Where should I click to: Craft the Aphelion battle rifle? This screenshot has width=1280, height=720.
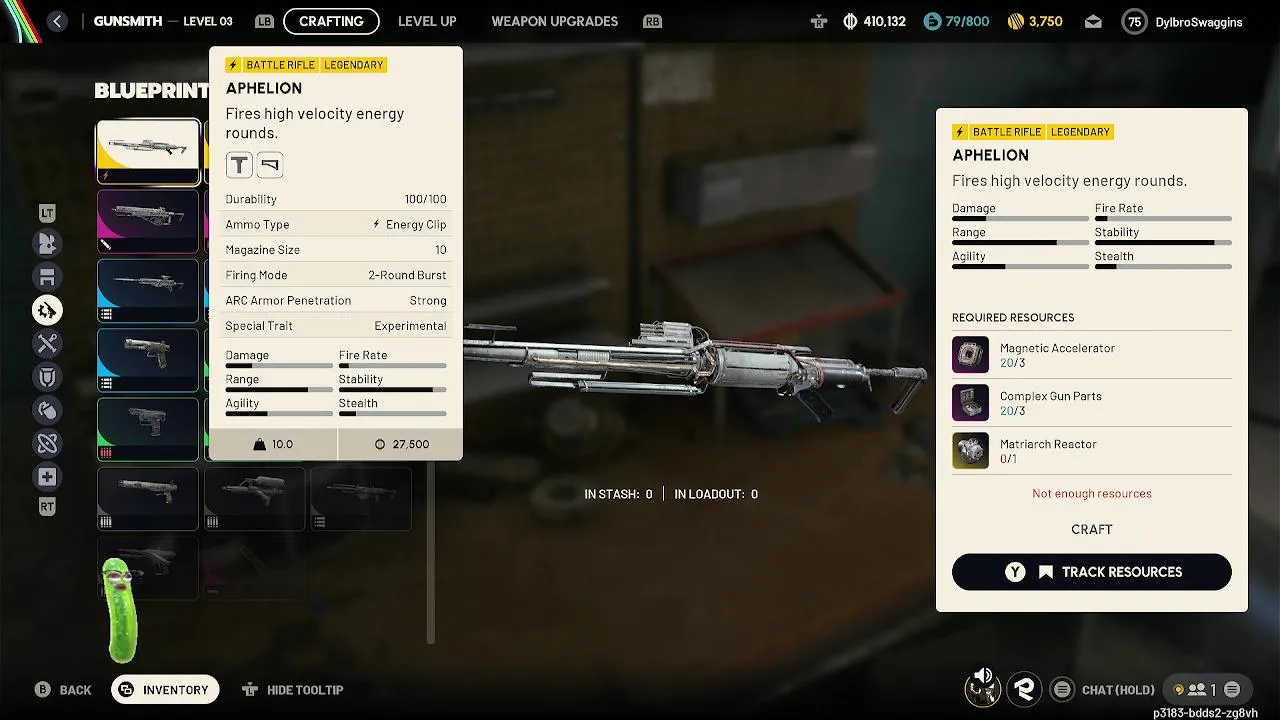click(1091, 529)
